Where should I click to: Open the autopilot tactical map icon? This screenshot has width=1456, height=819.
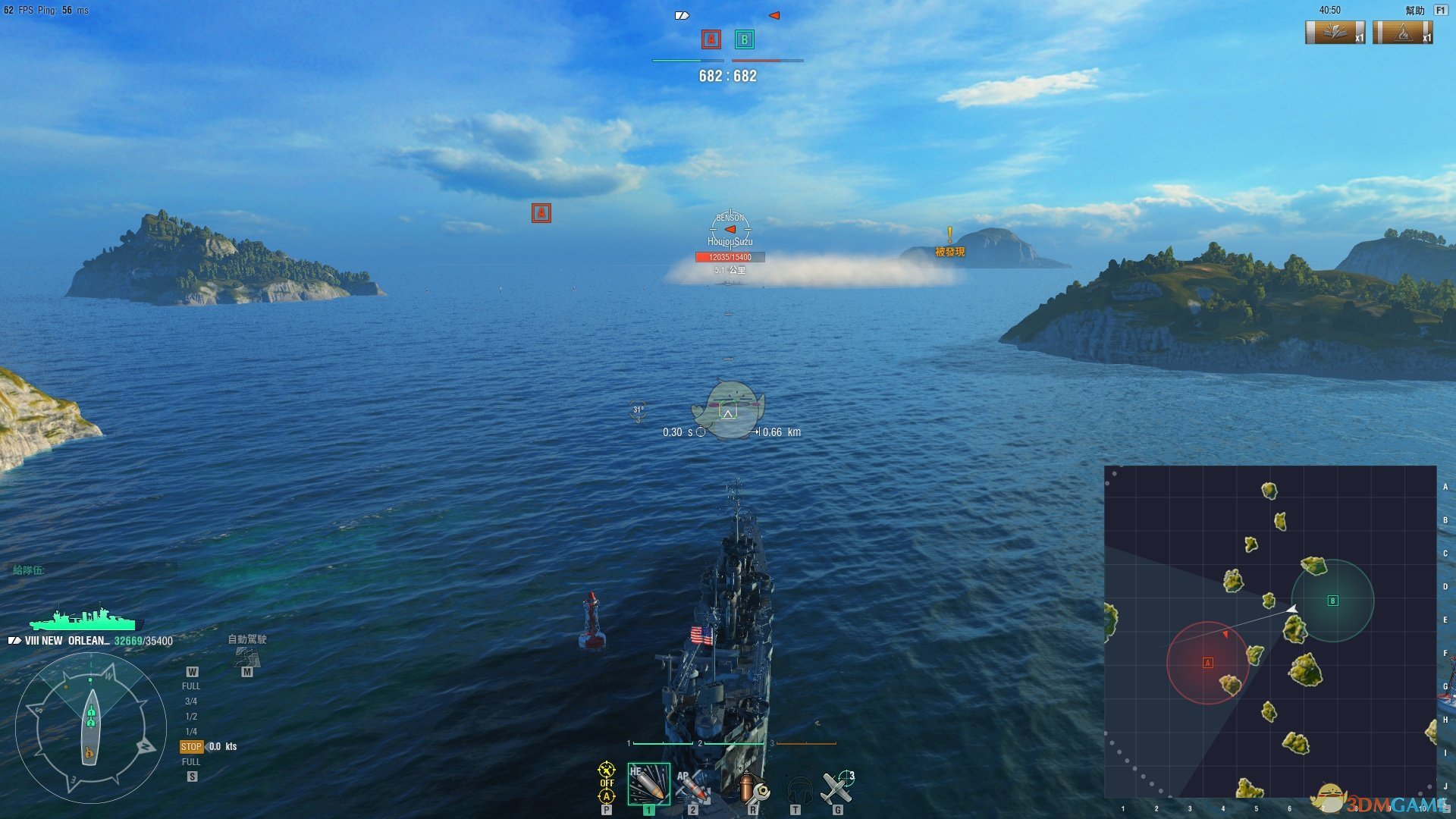click(x=246, y=657)
